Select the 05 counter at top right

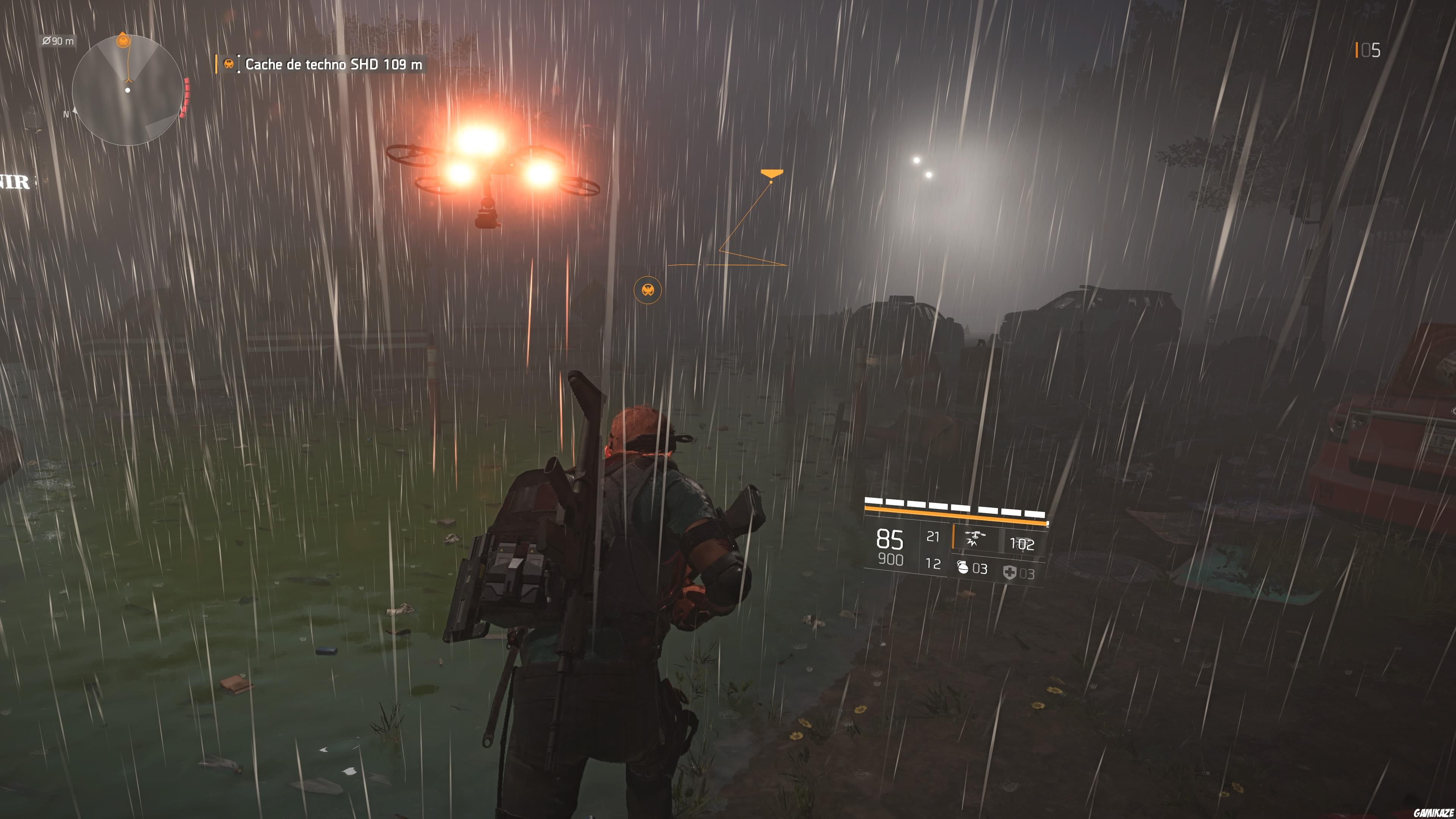click(x=1370, y=50)
